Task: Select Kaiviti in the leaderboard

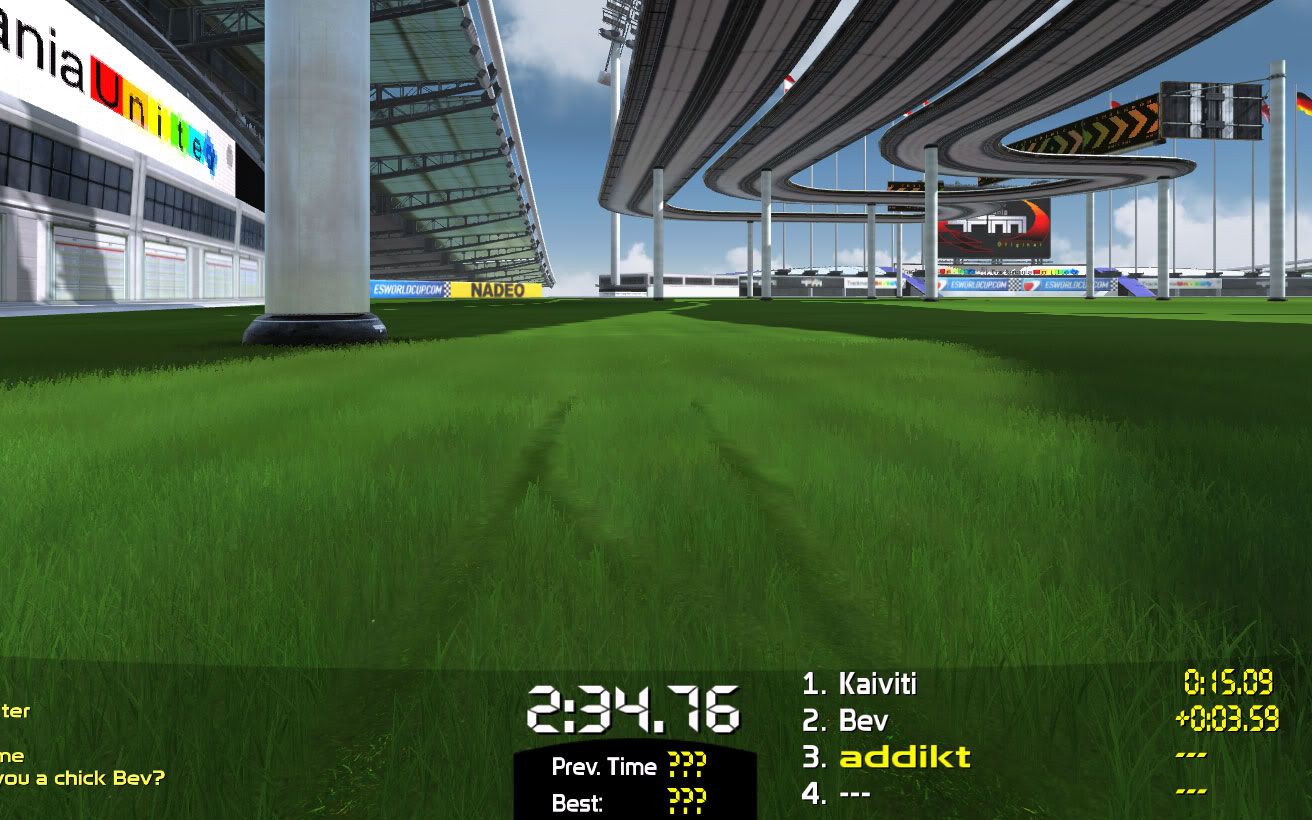Action: (860, 685)
